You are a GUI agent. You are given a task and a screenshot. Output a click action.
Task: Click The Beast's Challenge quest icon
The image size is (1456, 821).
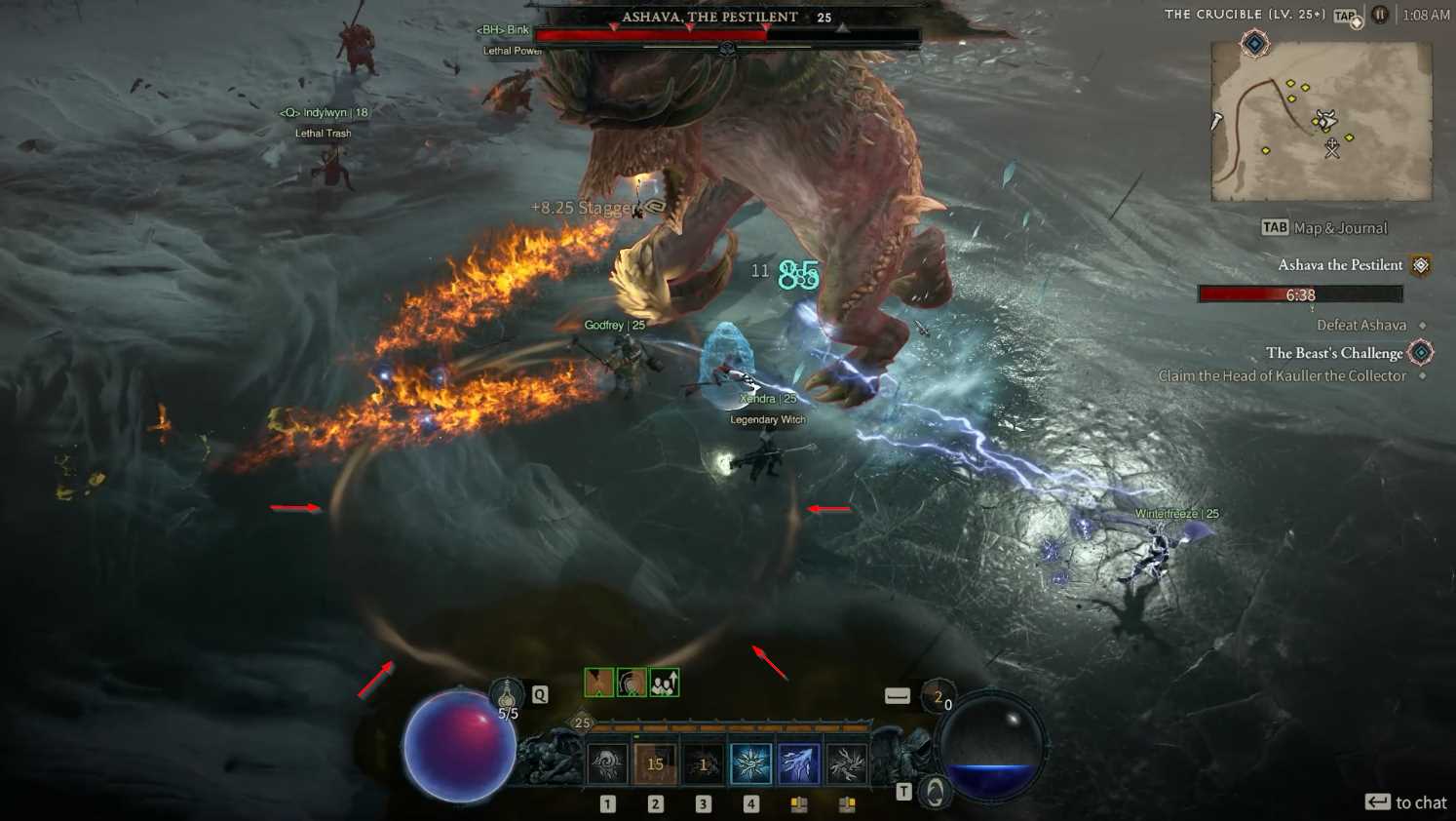(1420, 352)
